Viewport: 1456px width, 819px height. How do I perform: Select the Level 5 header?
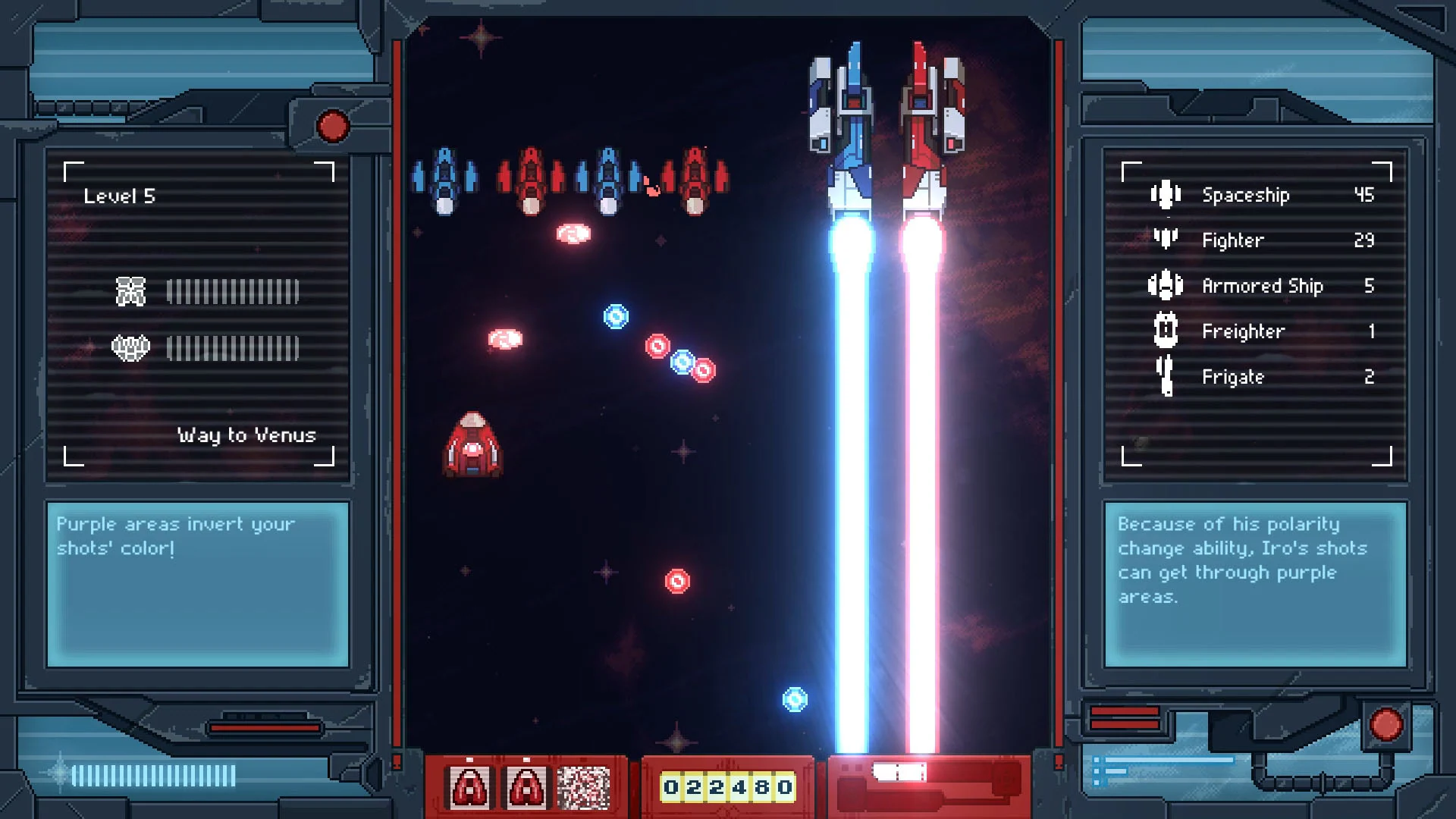121,194
